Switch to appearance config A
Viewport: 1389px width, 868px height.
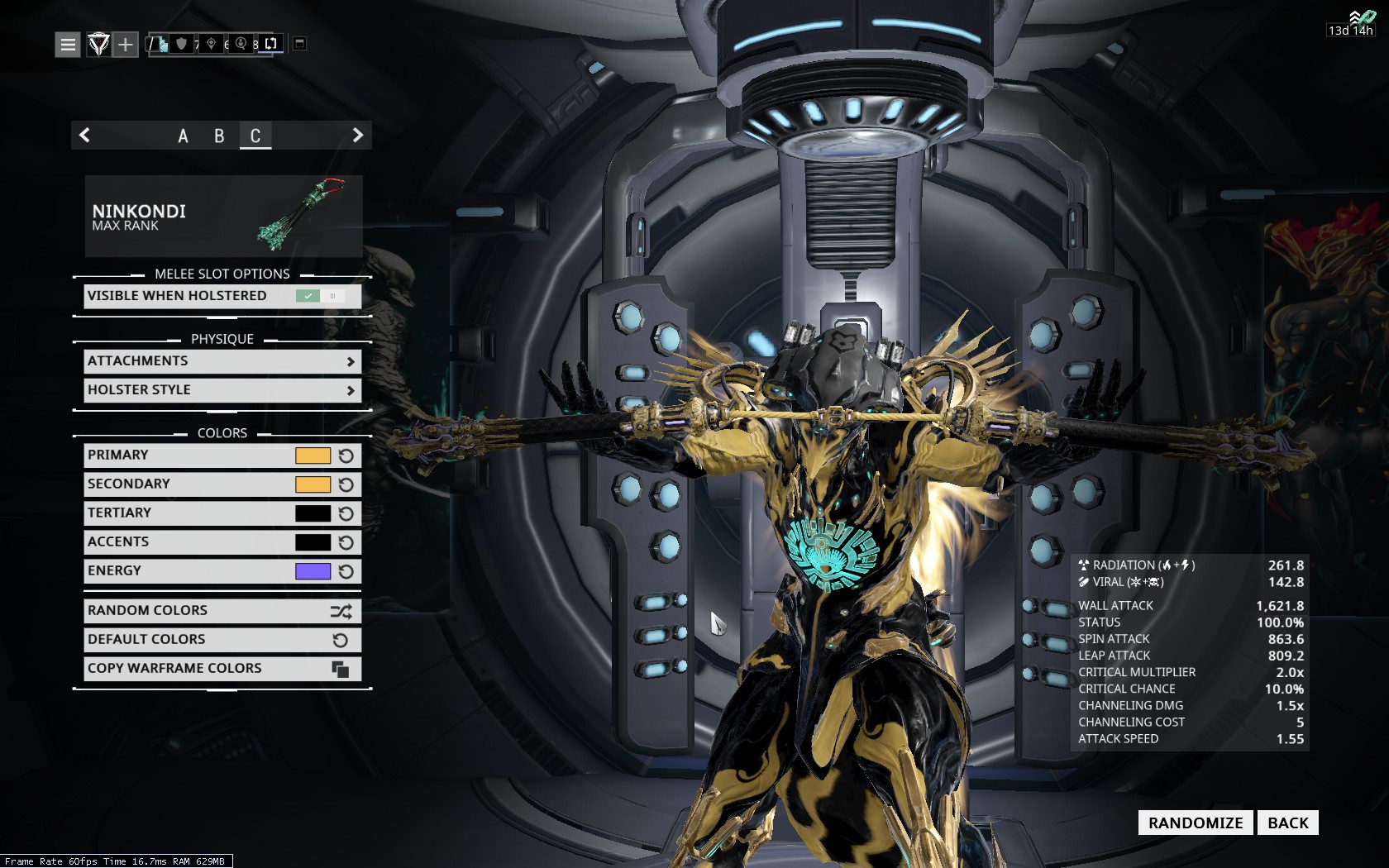coord(183,136)
